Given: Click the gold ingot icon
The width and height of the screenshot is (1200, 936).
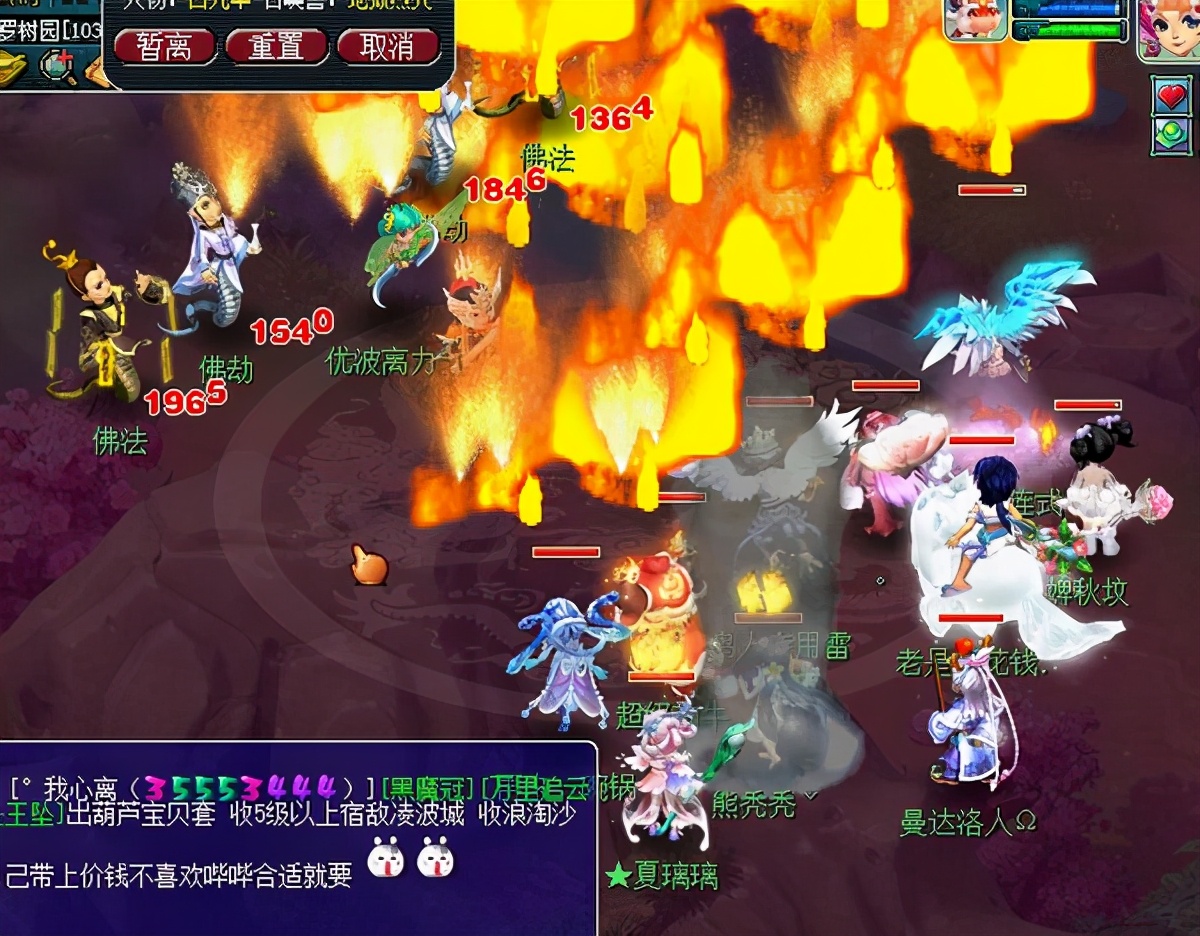Looking at the screenshot, I should pos(14,66).
